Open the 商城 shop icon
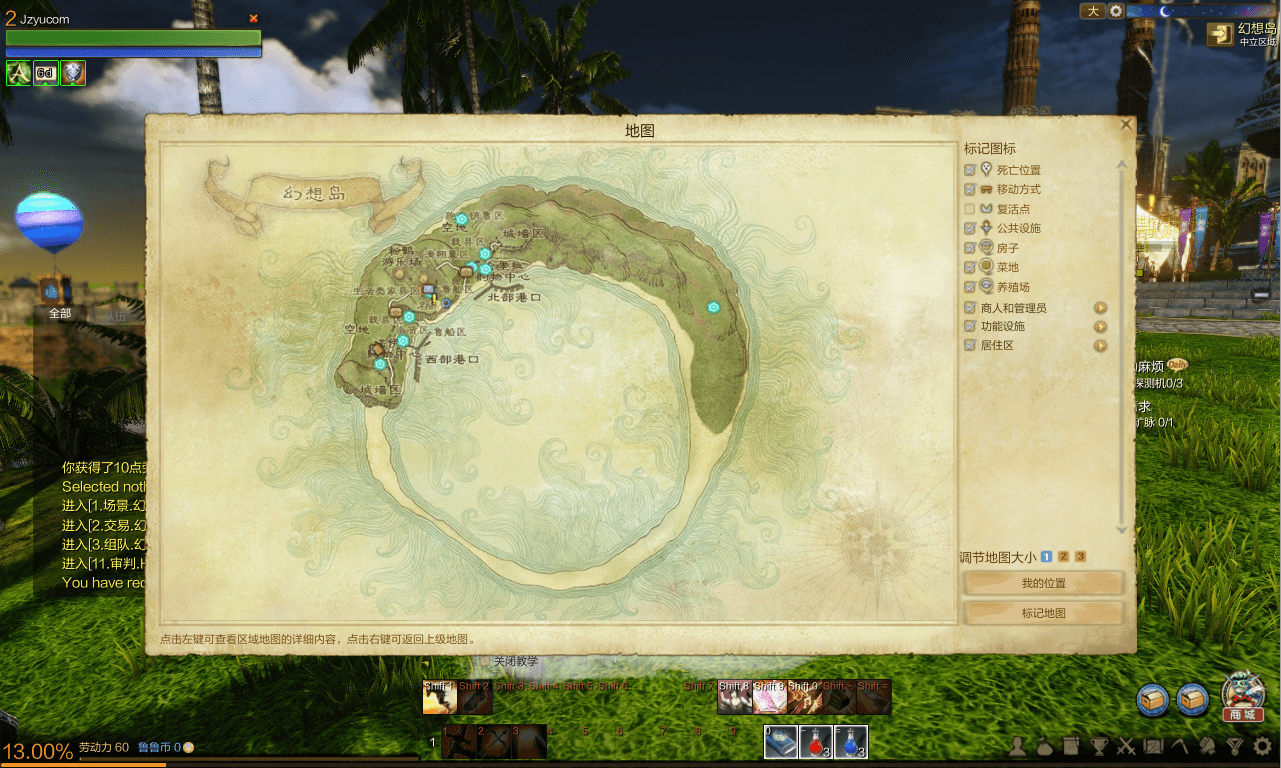This screenshot has height=768, width=1281. (x=1244, y=697)
